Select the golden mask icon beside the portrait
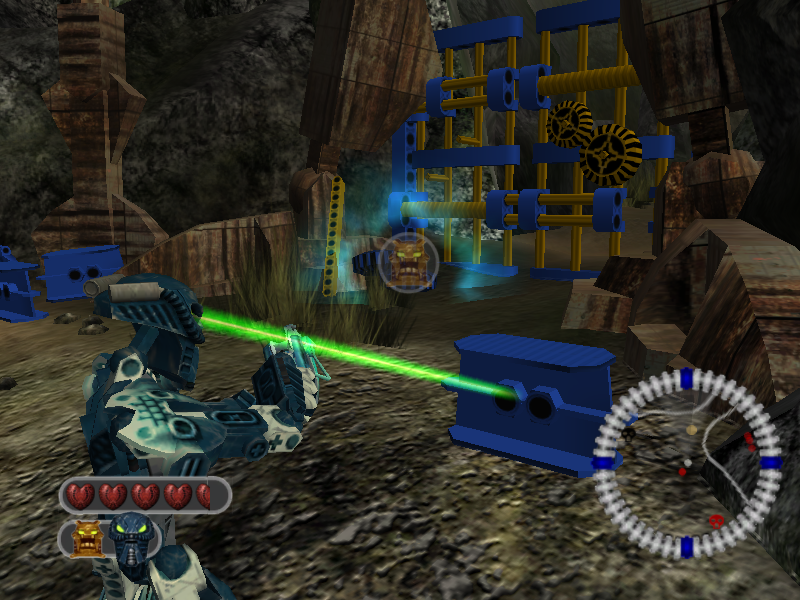This screenshot has width=800, height=600. pyautogui.click(x=88, y=540)
